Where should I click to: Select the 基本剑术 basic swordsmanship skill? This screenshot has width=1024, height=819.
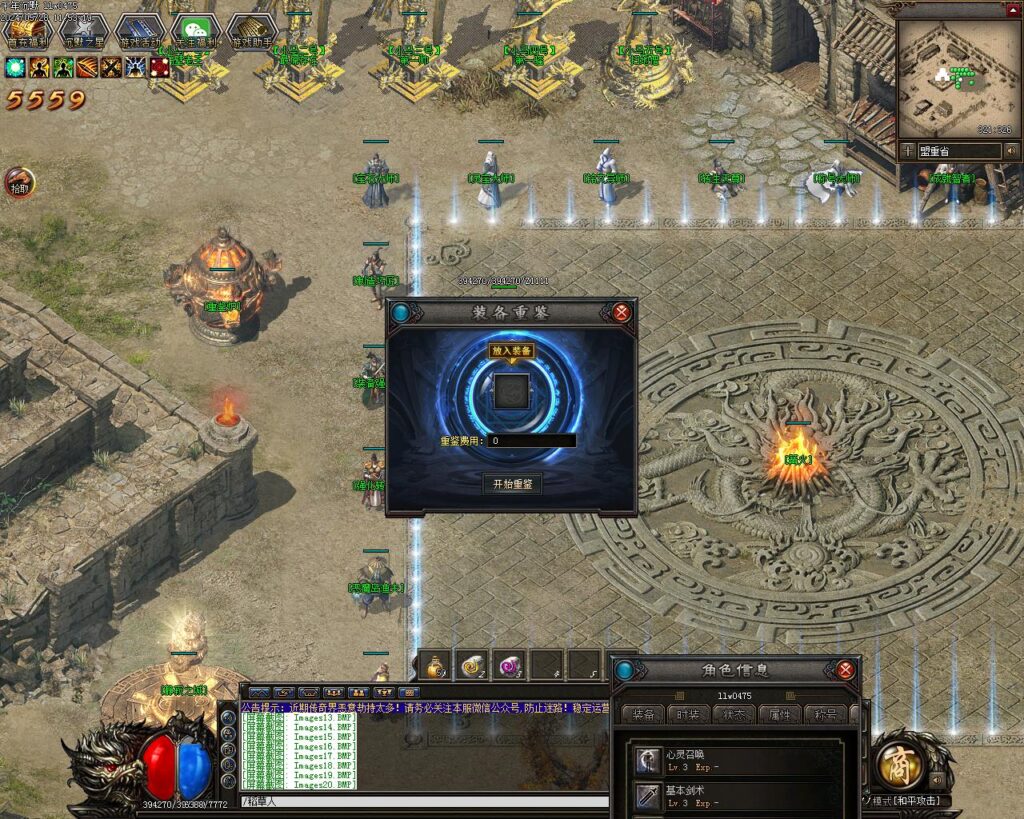coord(740,796)
